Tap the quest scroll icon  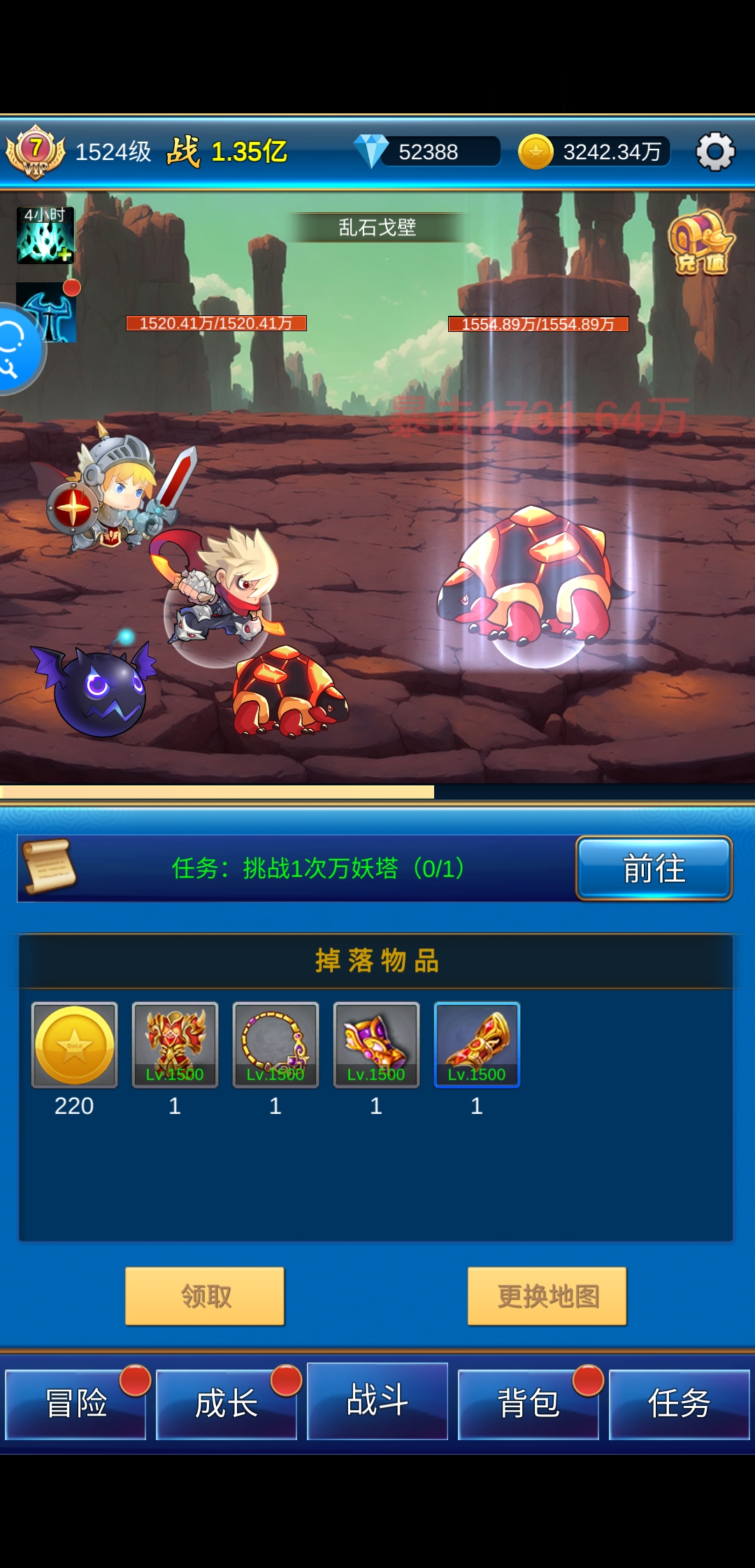[x=49, y=867]
